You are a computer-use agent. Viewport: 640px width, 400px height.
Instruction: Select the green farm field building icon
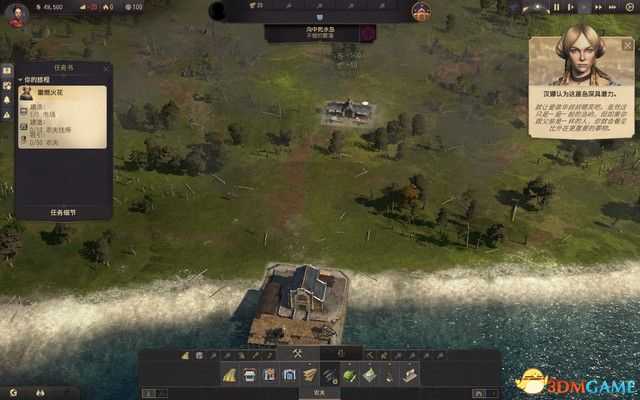coord(349,375)
